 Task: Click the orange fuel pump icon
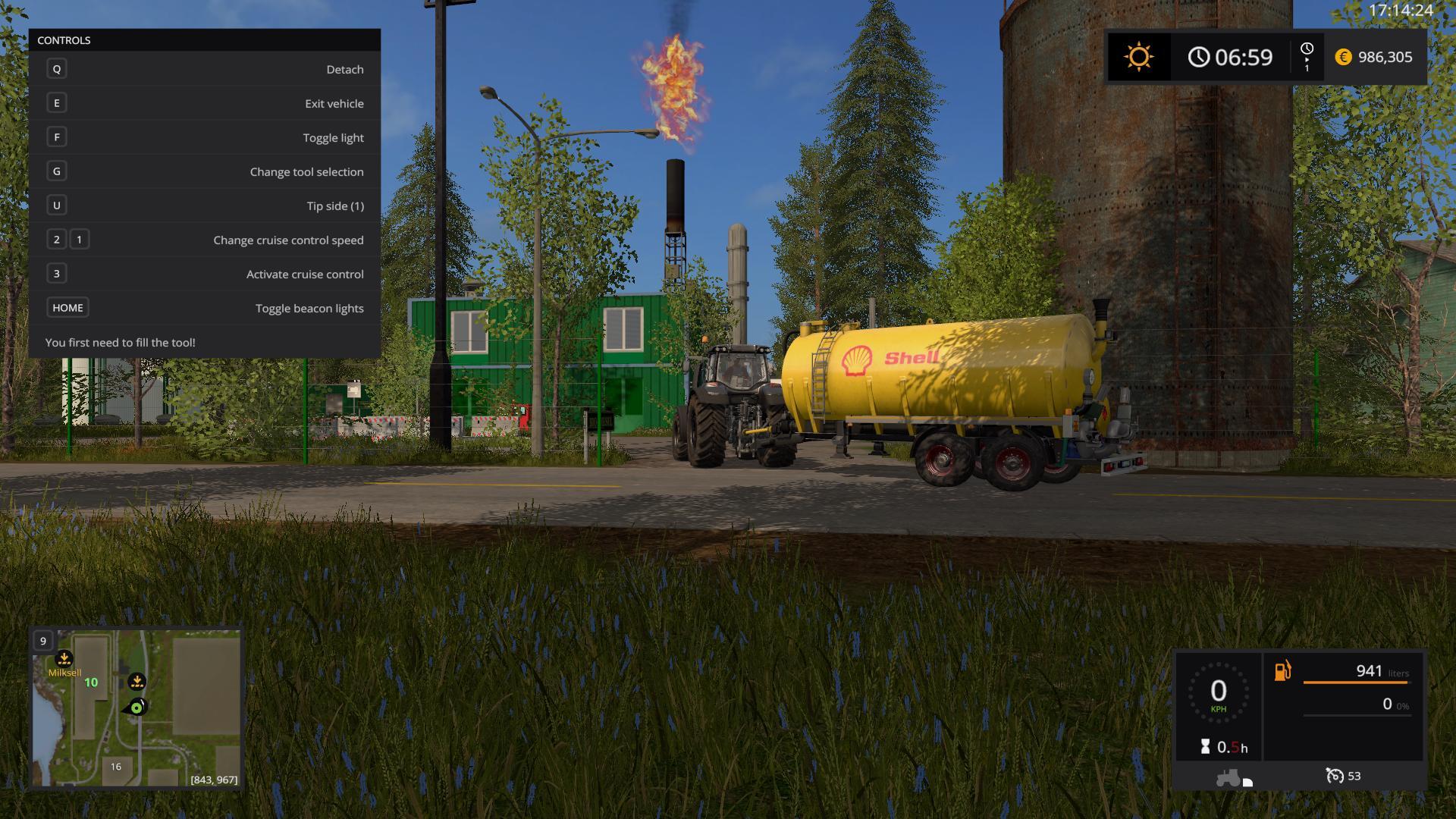coord(1282,671)
